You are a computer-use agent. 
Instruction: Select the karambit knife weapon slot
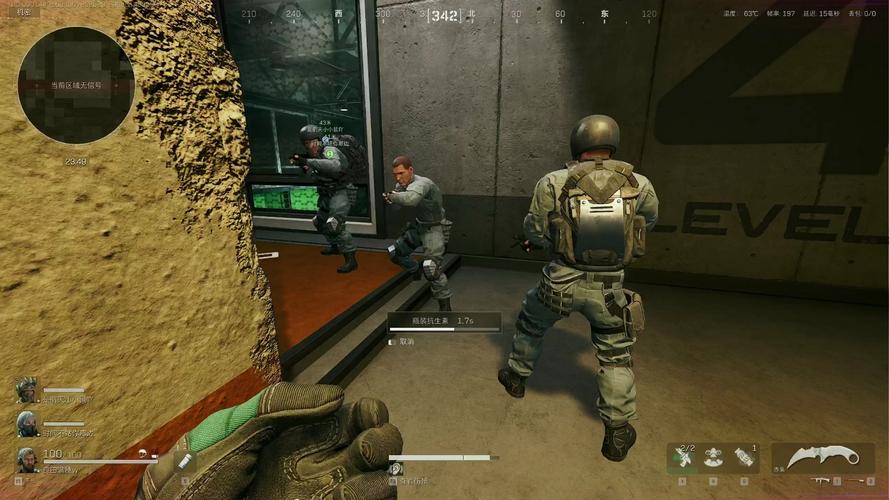(822, 457)
